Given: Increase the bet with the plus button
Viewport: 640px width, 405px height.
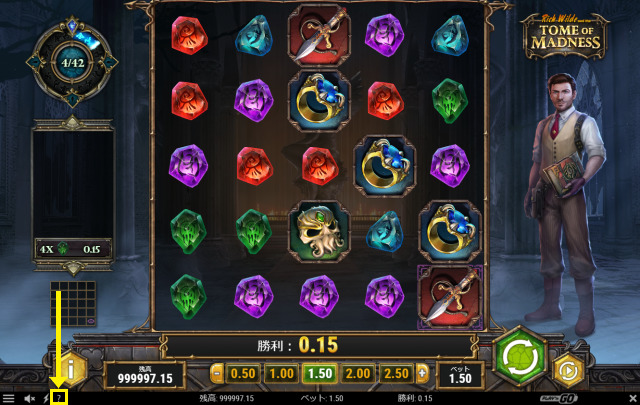Looking at the screenshot, I should click(x=423, y=373).
